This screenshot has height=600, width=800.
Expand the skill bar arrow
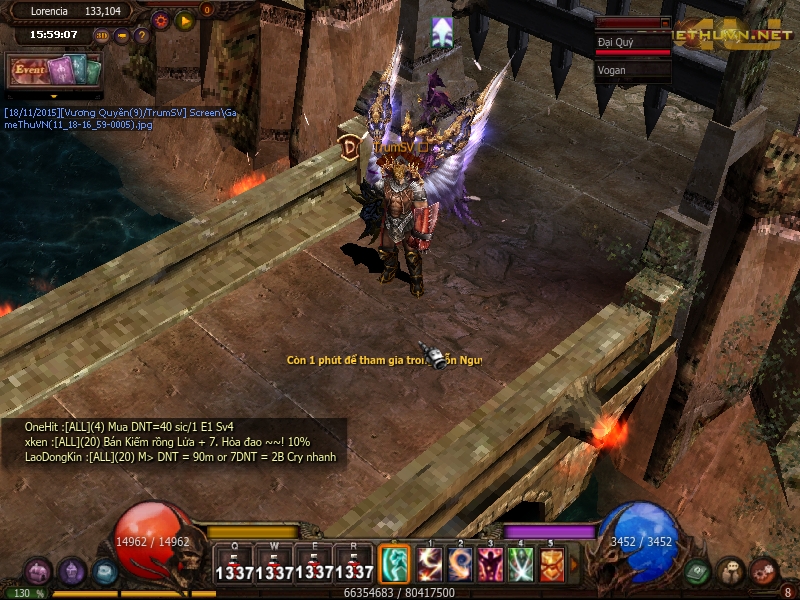click(573, 564)
